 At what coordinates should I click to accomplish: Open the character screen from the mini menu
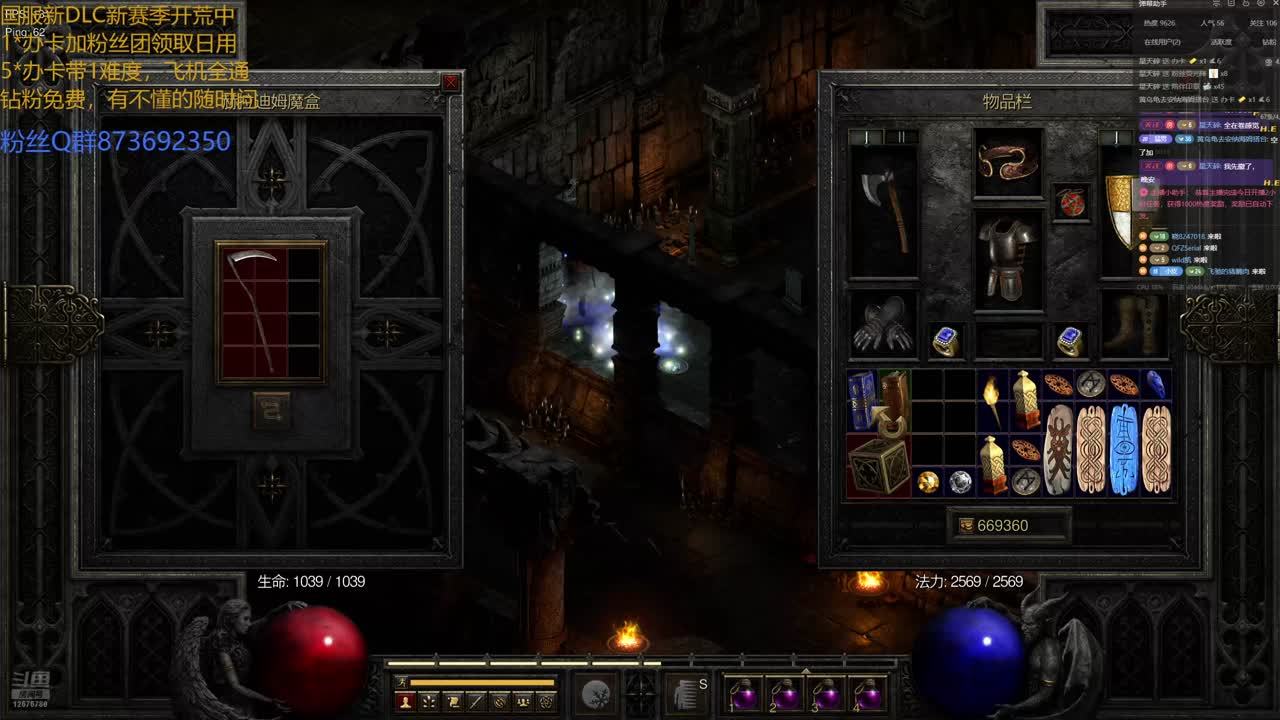click(x=406, y=702)
